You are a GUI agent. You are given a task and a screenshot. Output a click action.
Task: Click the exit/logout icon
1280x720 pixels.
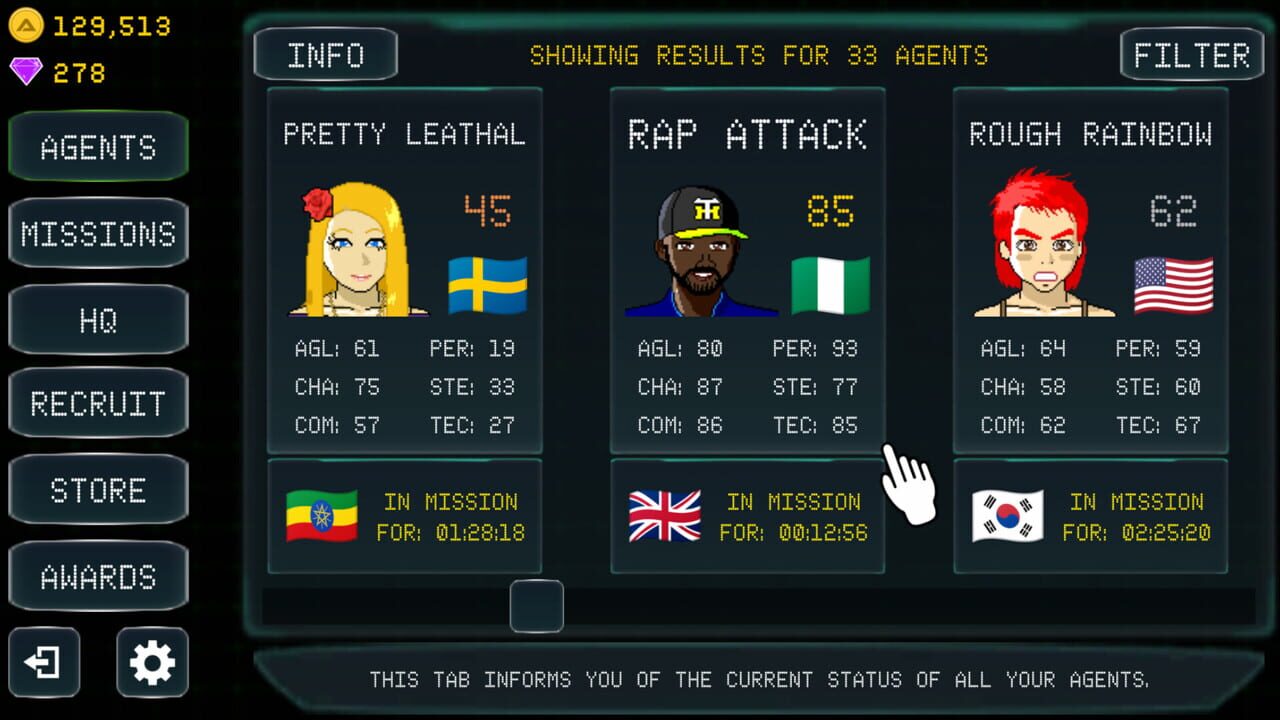(46, 663)
